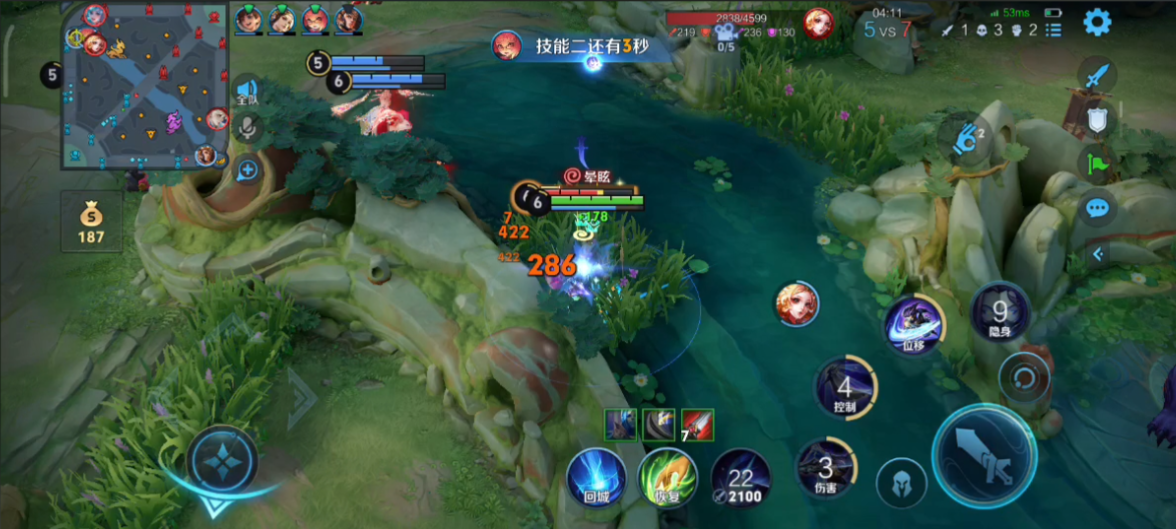Screen dimensions: 1176x529
Task: Open the scoreboard list icon
Action: tap(1053, 30)
